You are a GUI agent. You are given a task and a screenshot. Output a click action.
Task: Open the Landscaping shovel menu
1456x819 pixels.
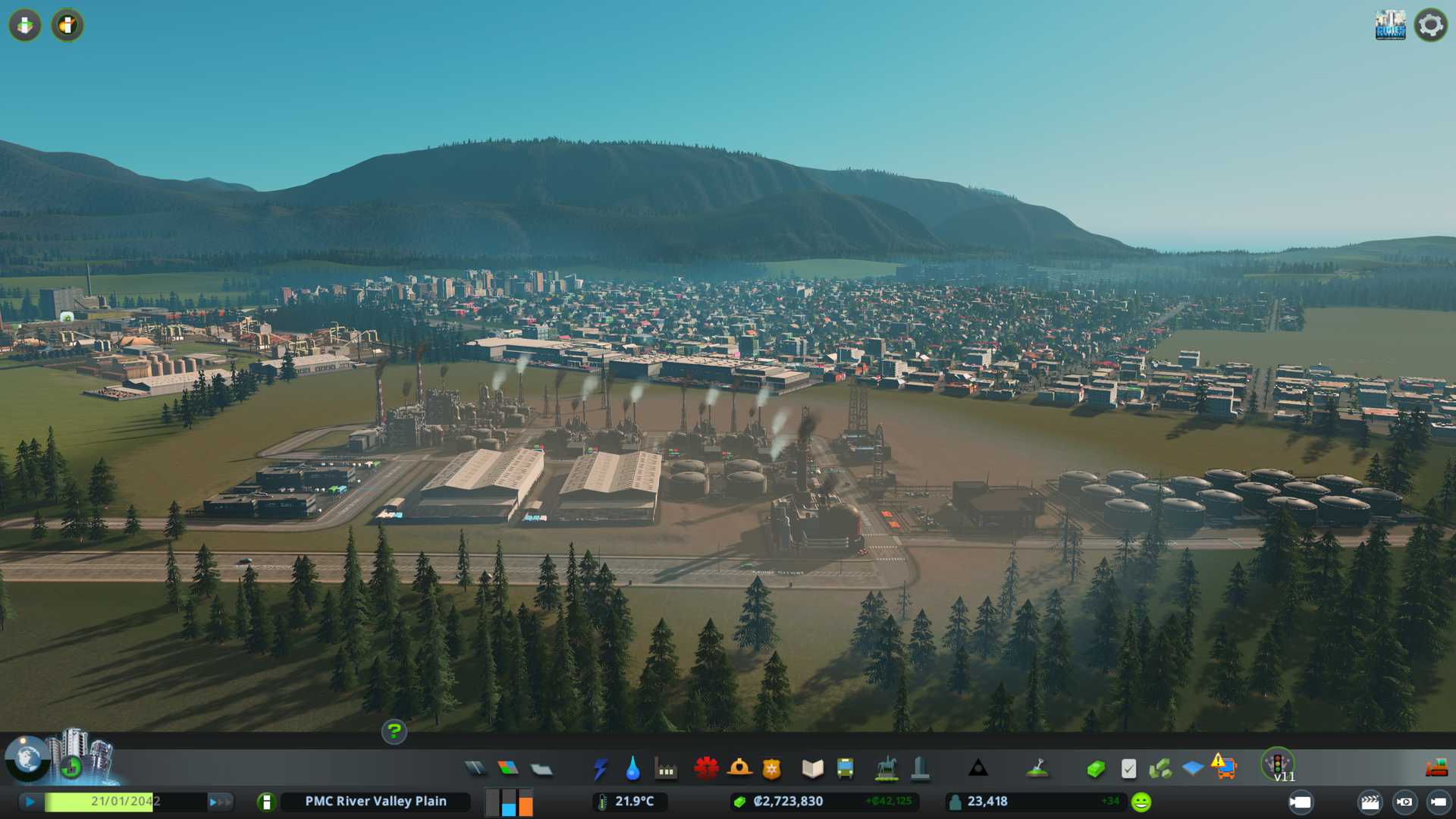point(1037,769)
